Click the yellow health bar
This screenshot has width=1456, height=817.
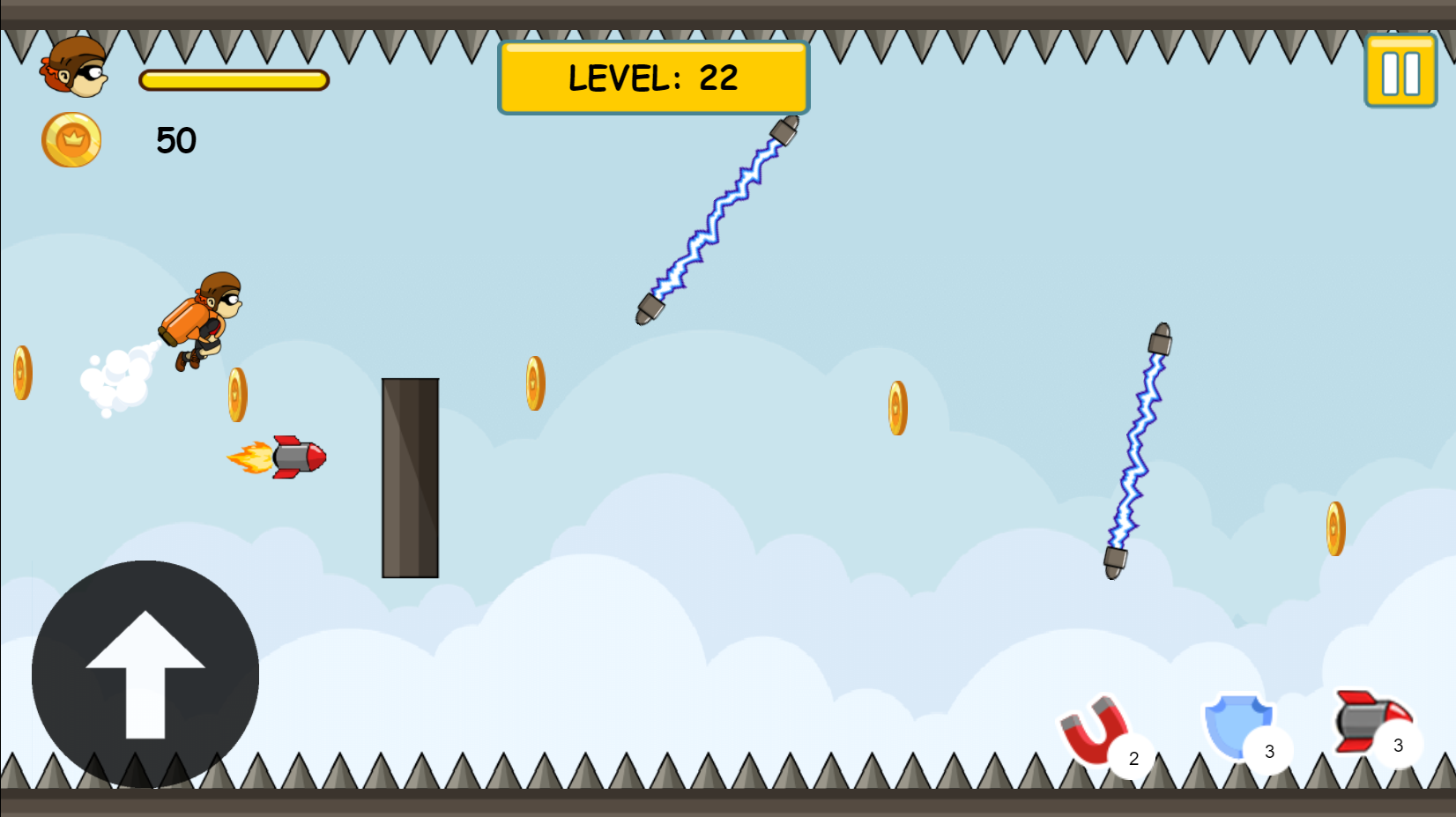tap(234, 79)
